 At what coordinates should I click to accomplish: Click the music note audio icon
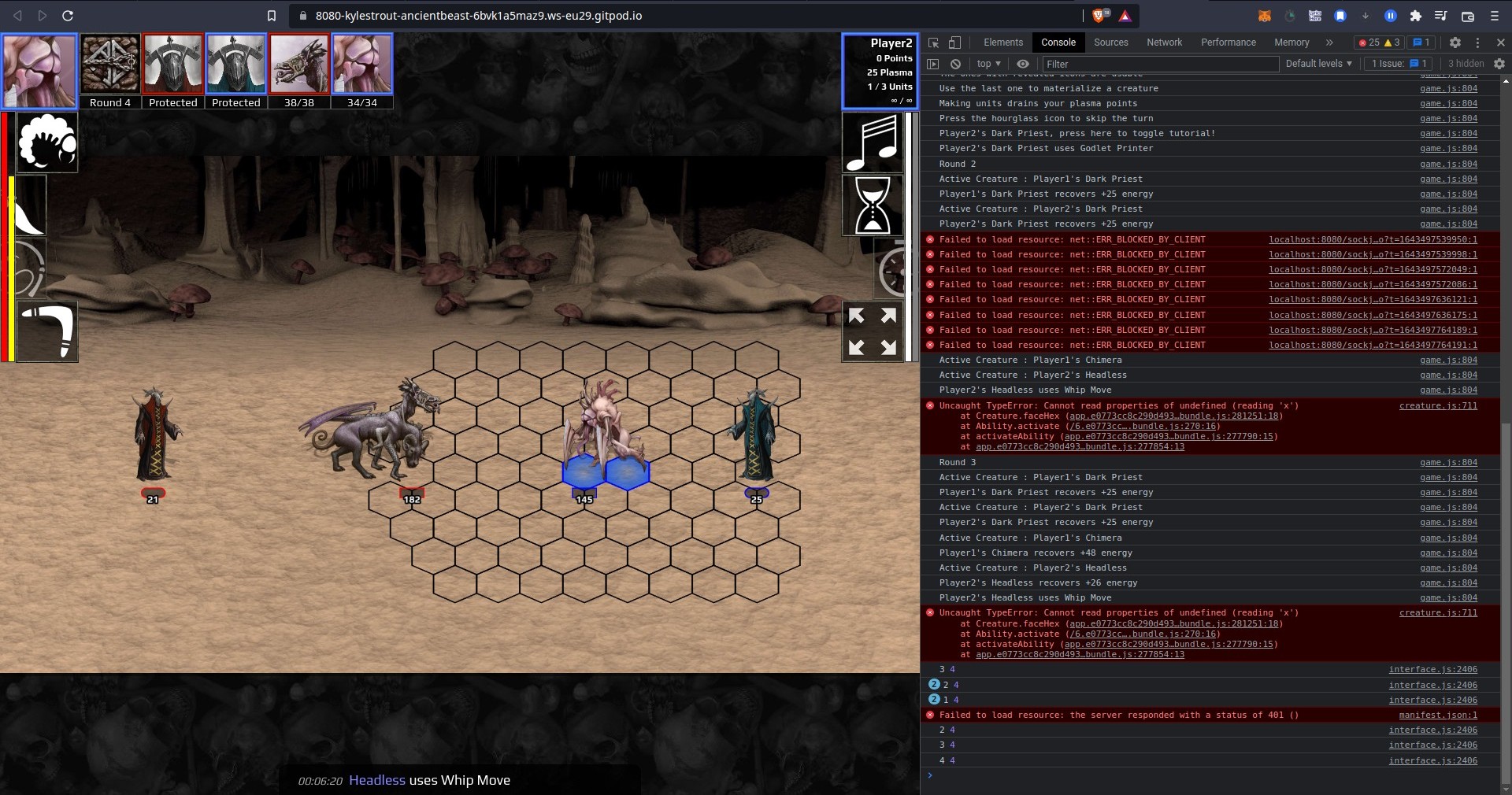(874, 142)
